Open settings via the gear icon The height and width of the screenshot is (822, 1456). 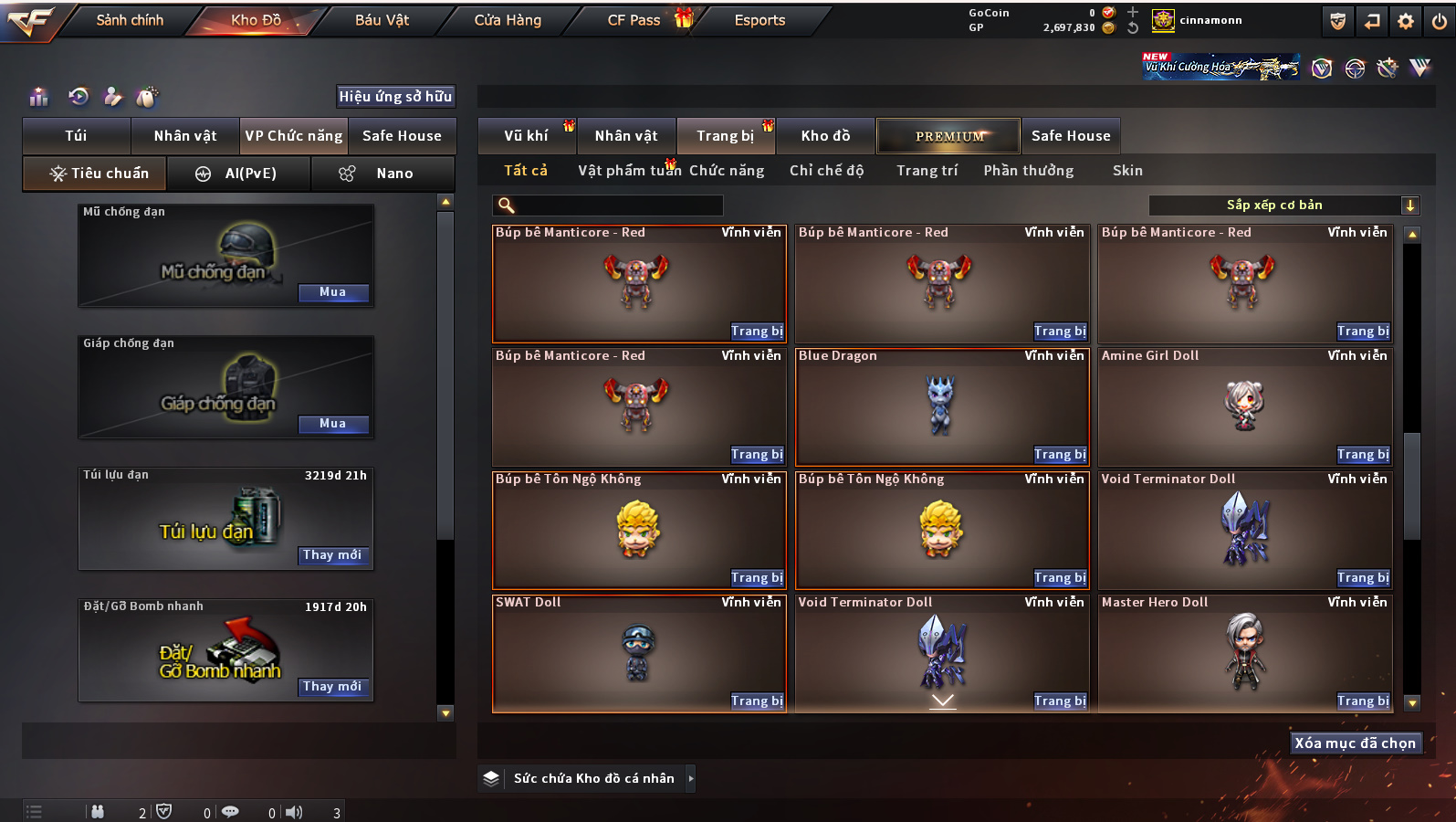[x=1406, y=21]
